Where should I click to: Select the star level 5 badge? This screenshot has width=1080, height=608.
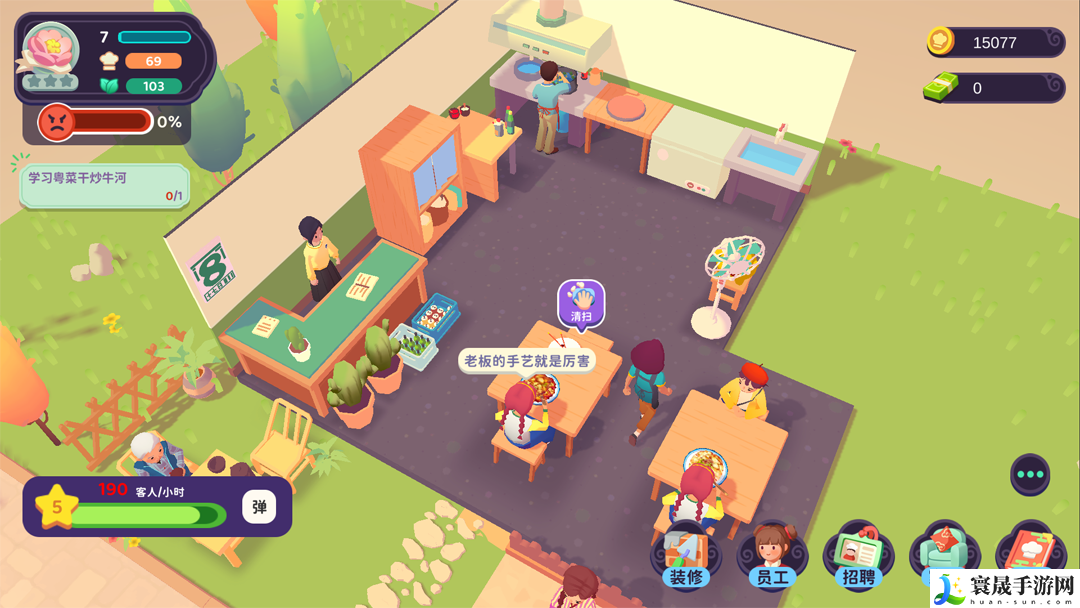click(56, 507)
